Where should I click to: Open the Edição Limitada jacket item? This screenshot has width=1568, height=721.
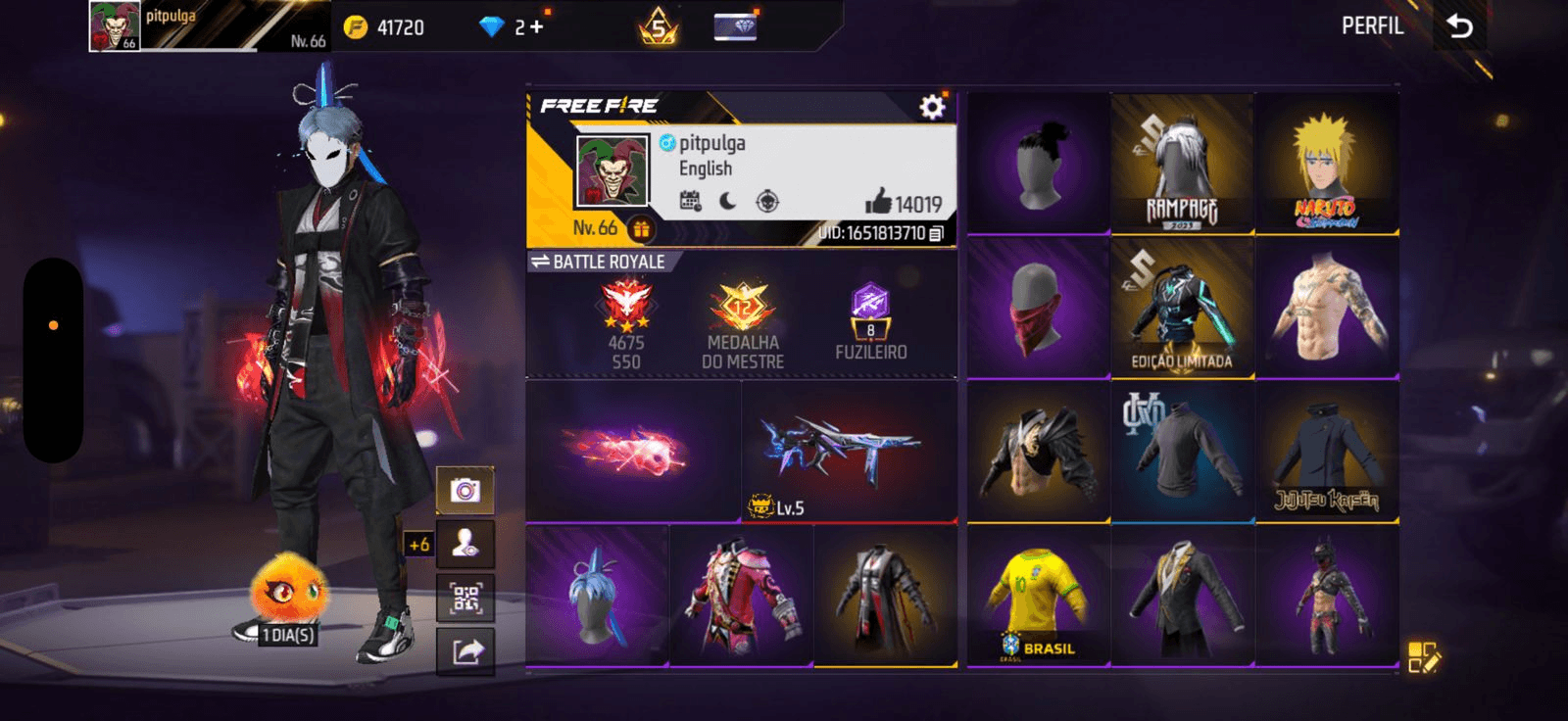[1182, 309]
